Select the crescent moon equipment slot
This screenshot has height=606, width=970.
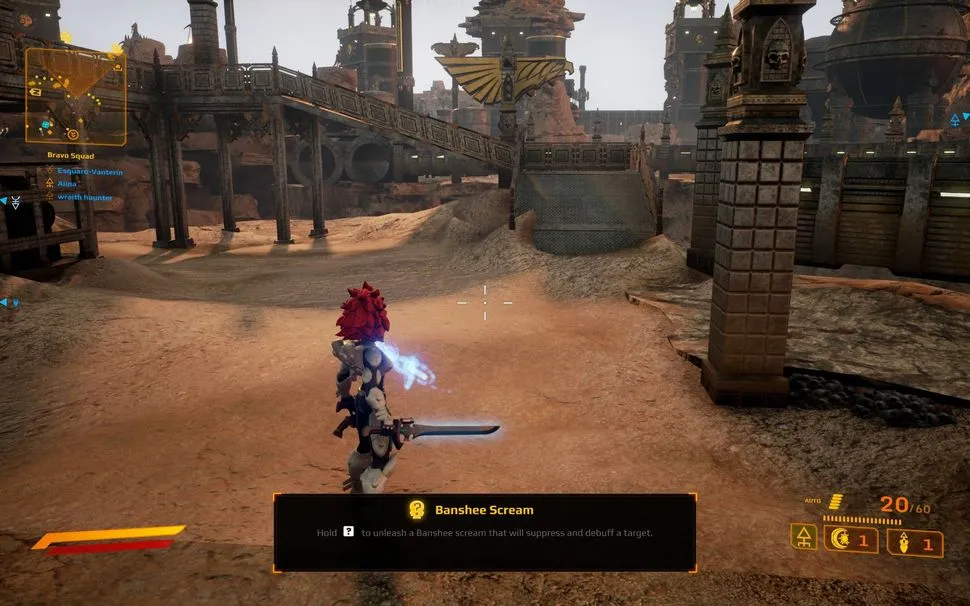tap(850, 541)
